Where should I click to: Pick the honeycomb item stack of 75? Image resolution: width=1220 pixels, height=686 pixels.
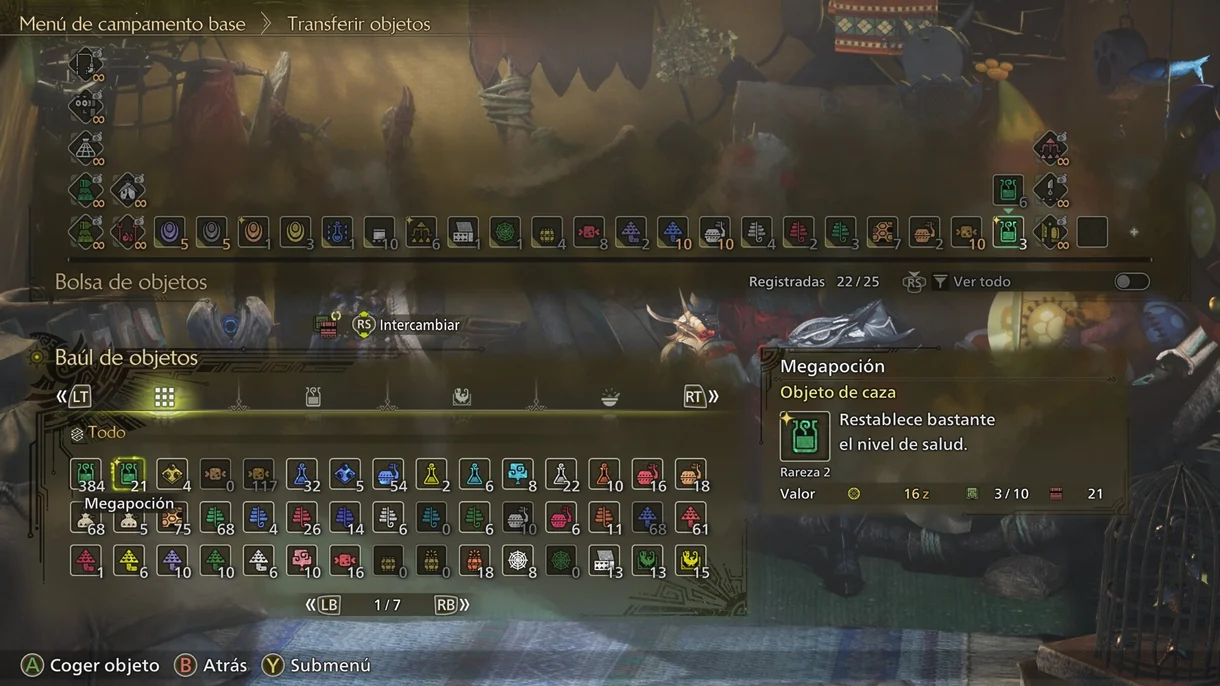pos(172,517)
